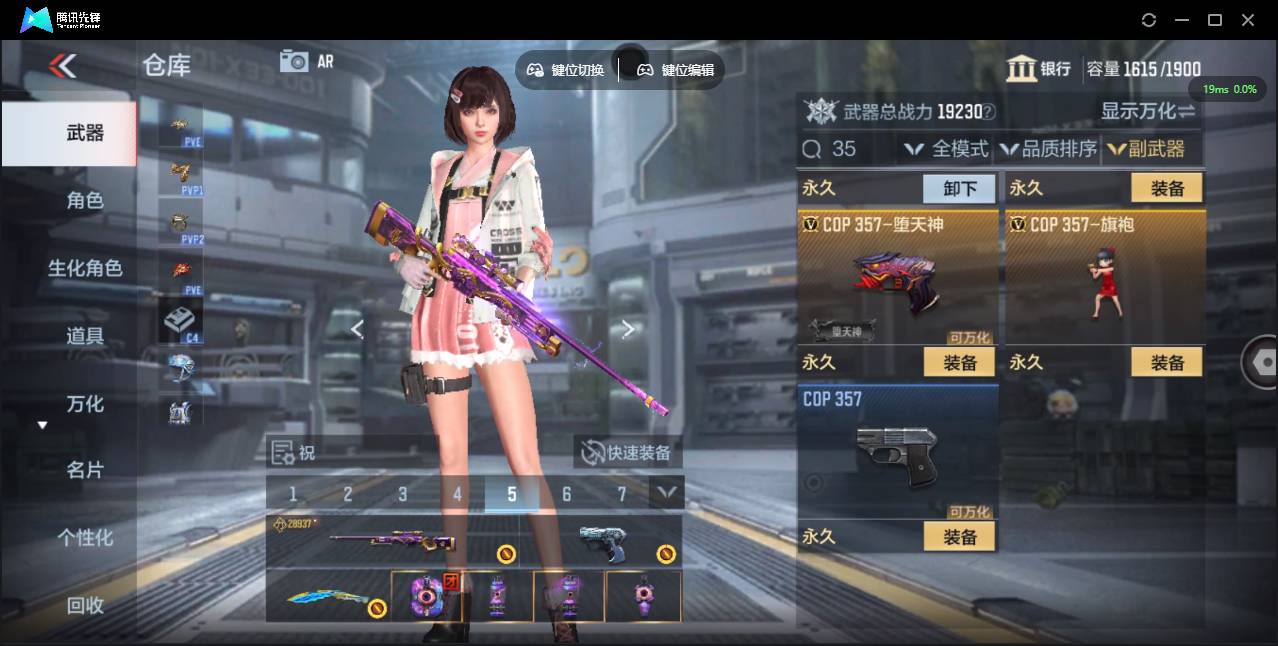
Task: Open the 品质排序 sorting dropdown
Action: tap(1049, 149)
